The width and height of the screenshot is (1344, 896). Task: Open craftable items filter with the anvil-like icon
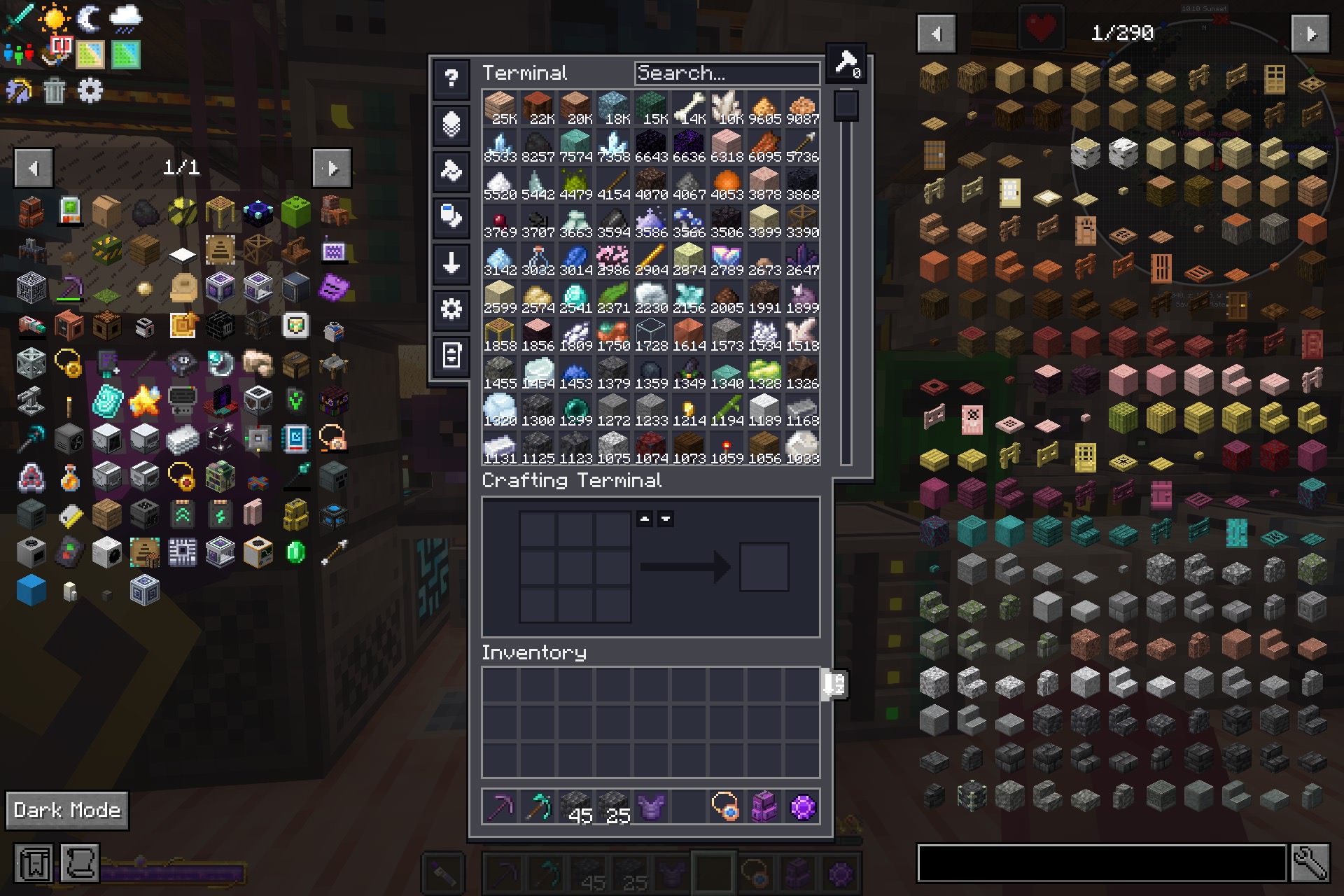pos(450,171)
